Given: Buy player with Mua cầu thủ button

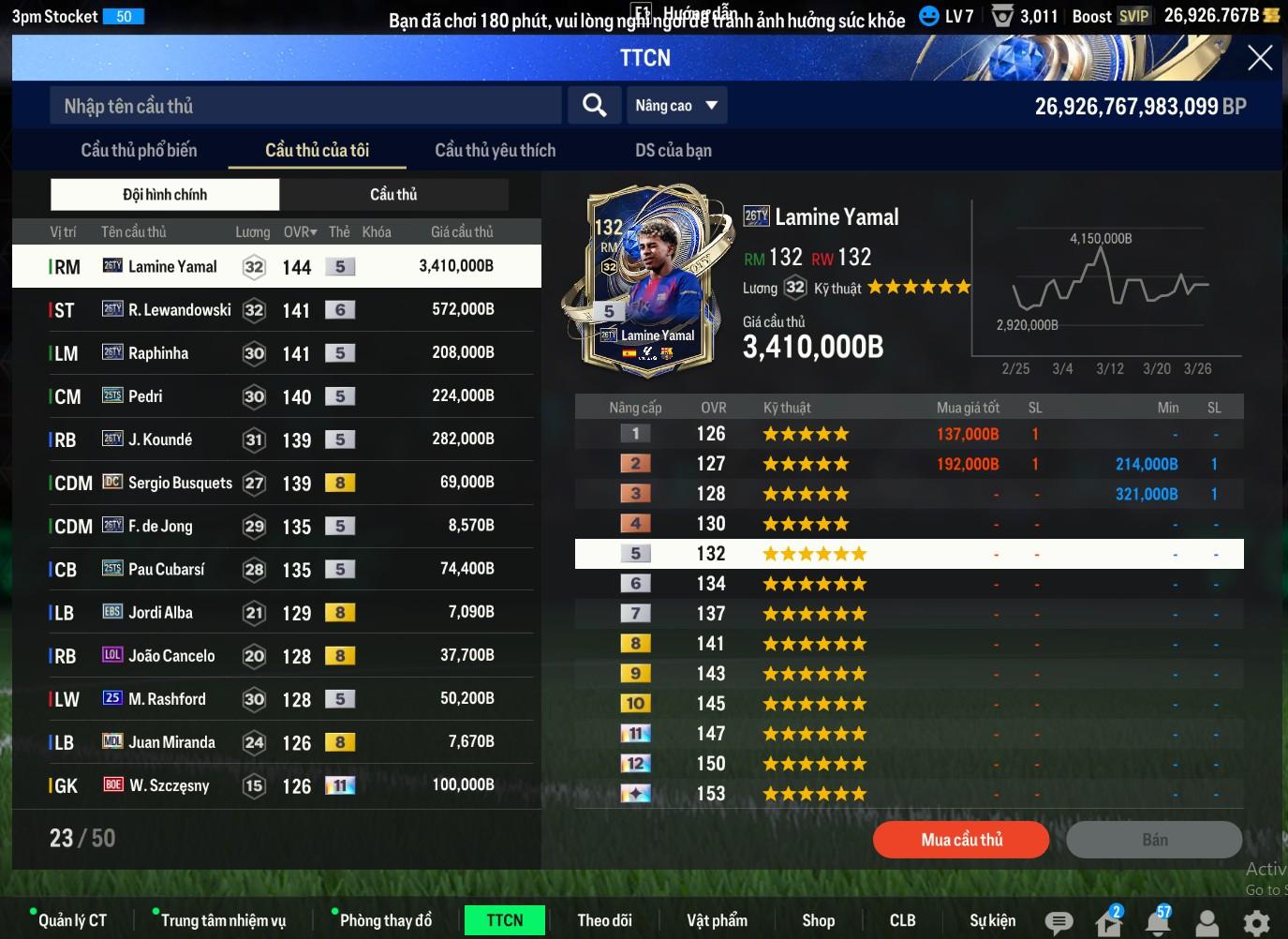Looking at the screenshot, I should coord(961,840).
